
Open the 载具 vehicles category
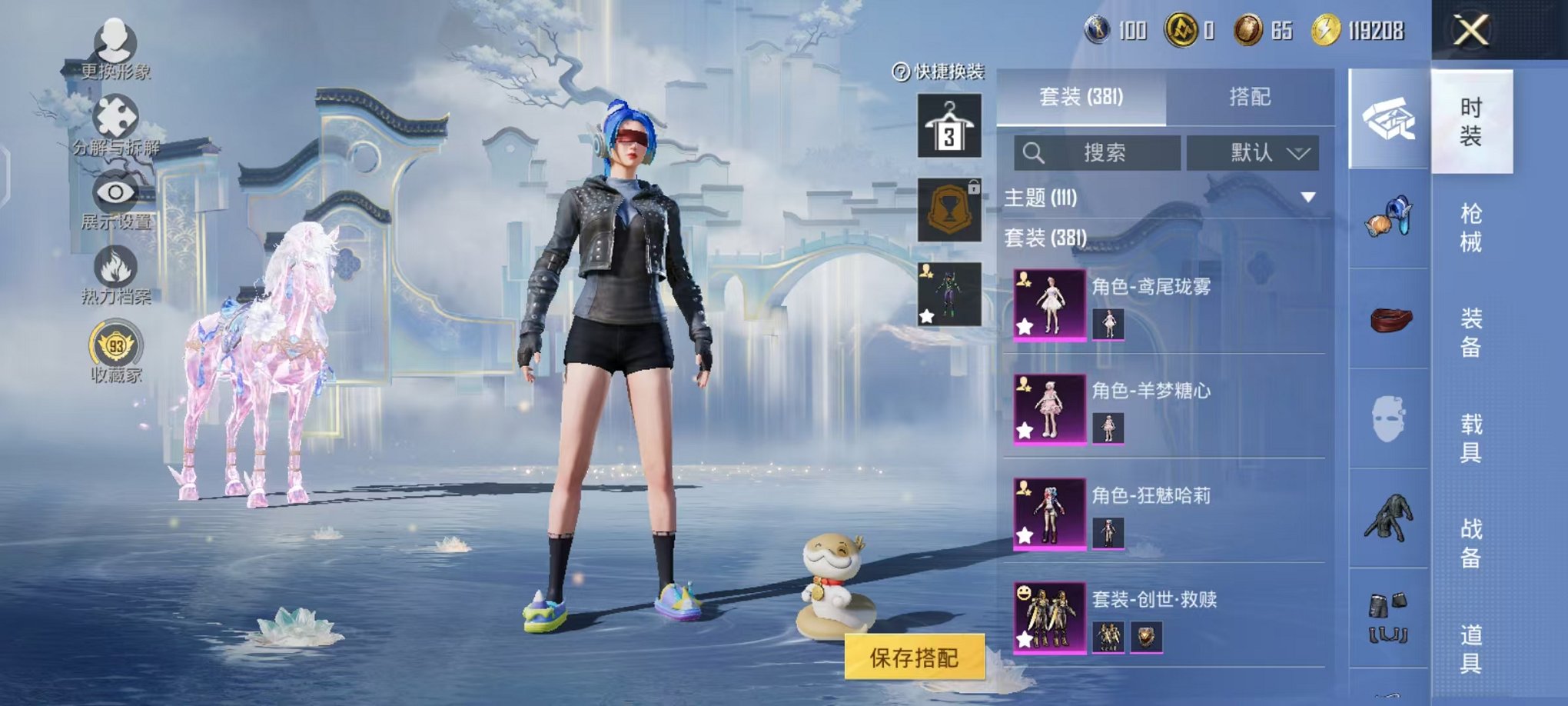(1470, 438)
